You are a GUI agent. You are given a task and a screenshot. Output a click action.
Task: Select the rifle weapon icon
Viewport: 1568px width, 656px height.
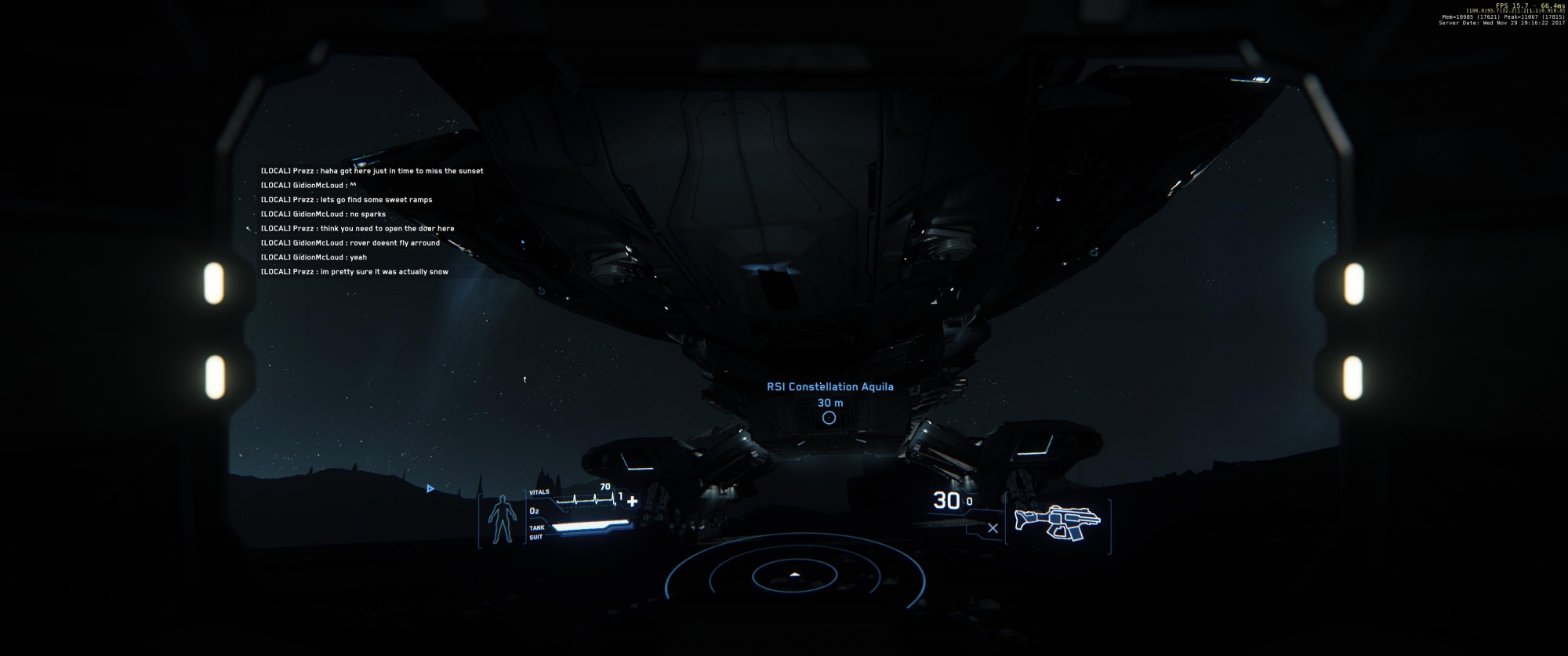pos(1057,522)
